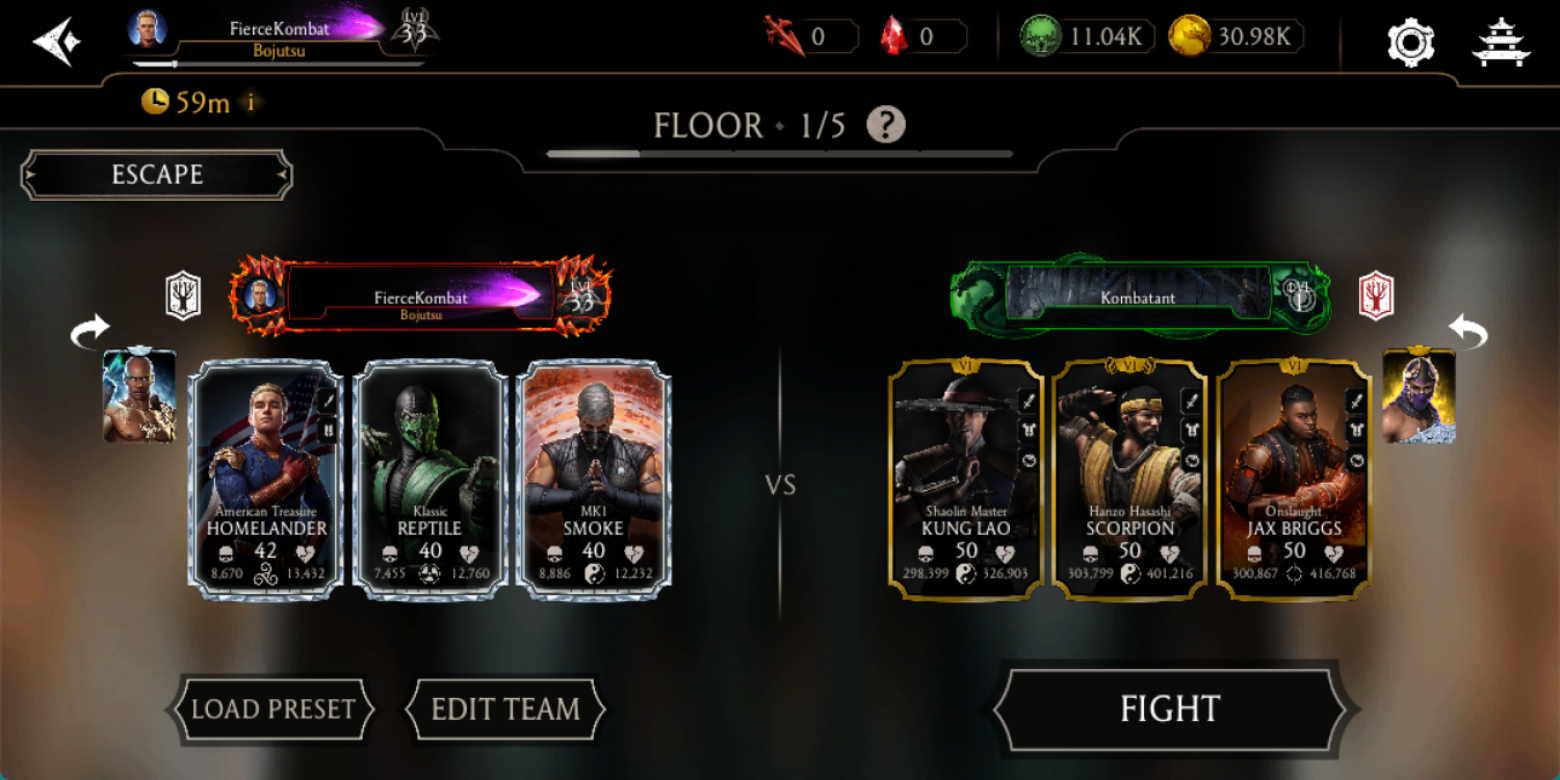
Task: Select the Klassic Reptile card
Action: [430, 480]
